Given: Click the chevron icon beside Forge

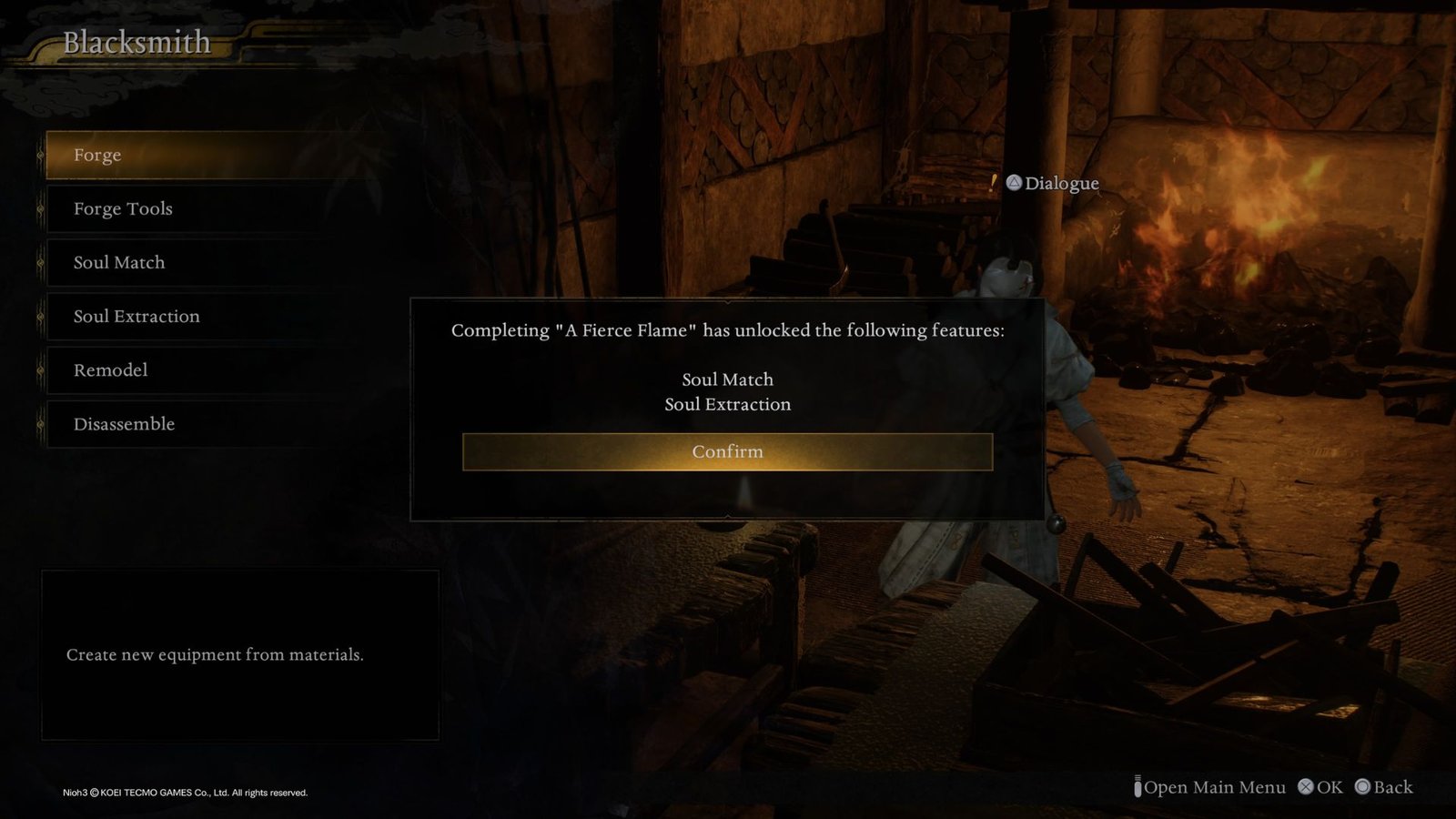Looking at the screenshot, I should (40, 155).
